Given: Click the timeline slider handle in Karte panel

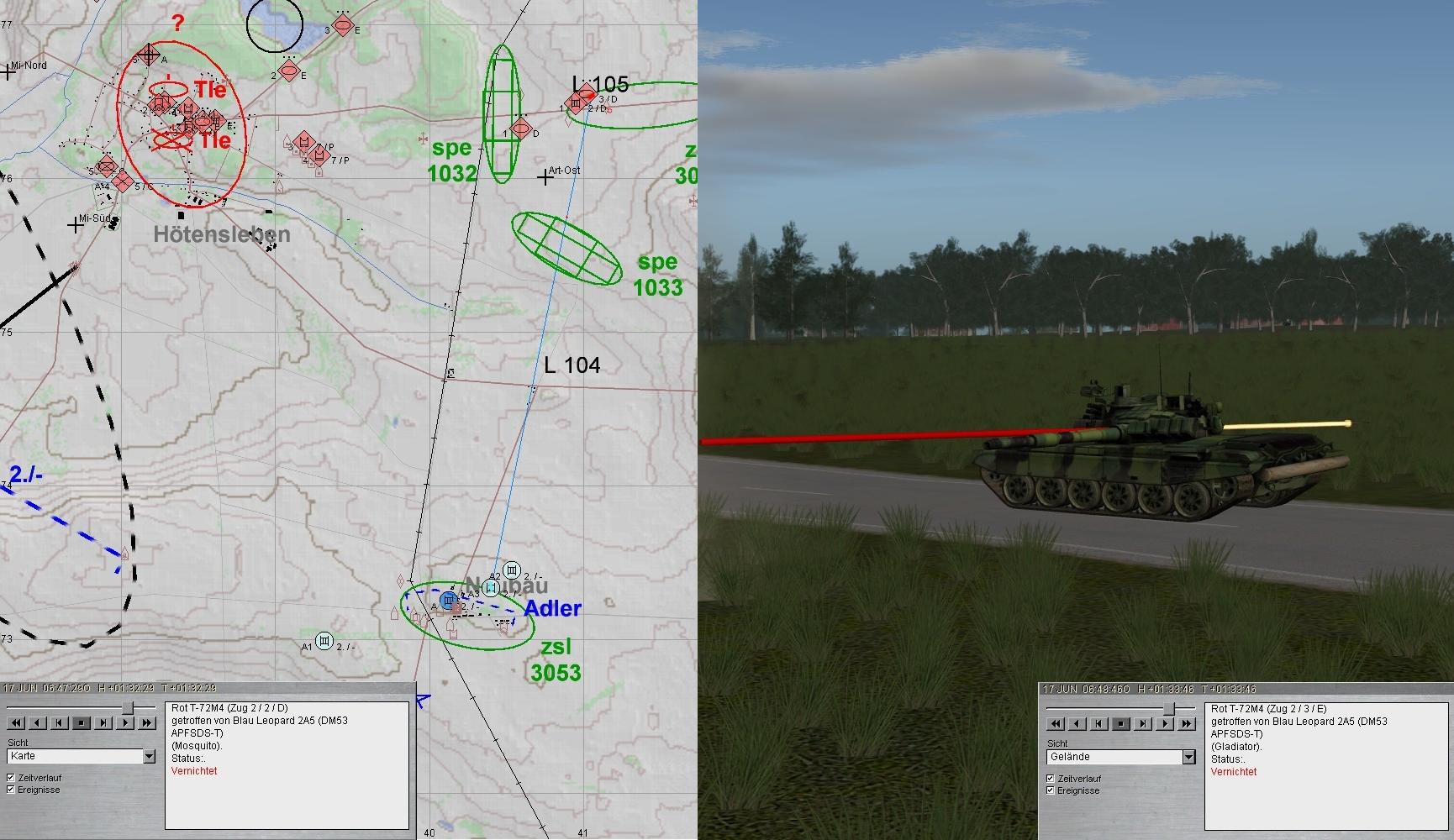Looking at the screenshot, I should (x=128, y=708).
